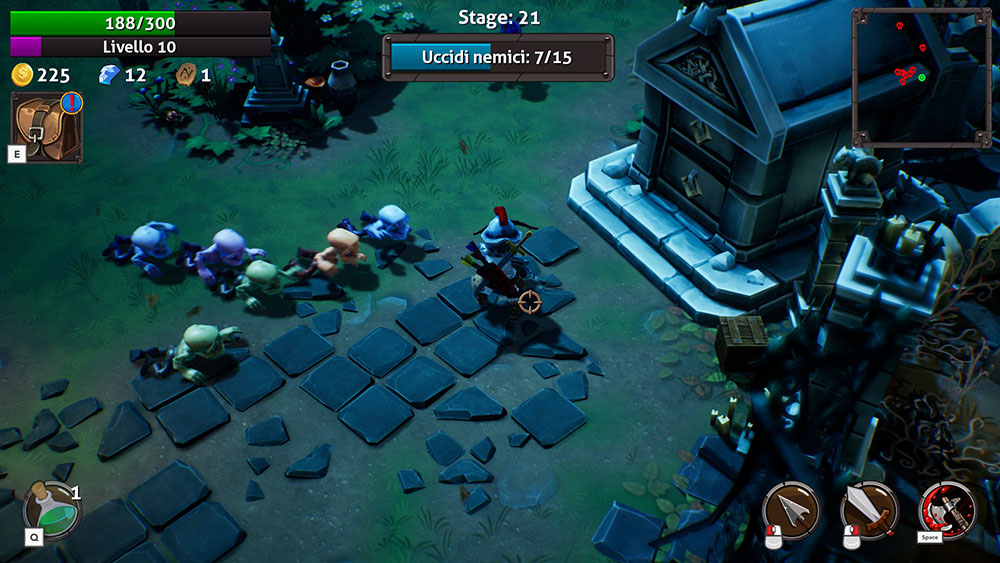1000x563 pixels.
Task: Select the arrow shot ability icon
Action: [791, 510]
